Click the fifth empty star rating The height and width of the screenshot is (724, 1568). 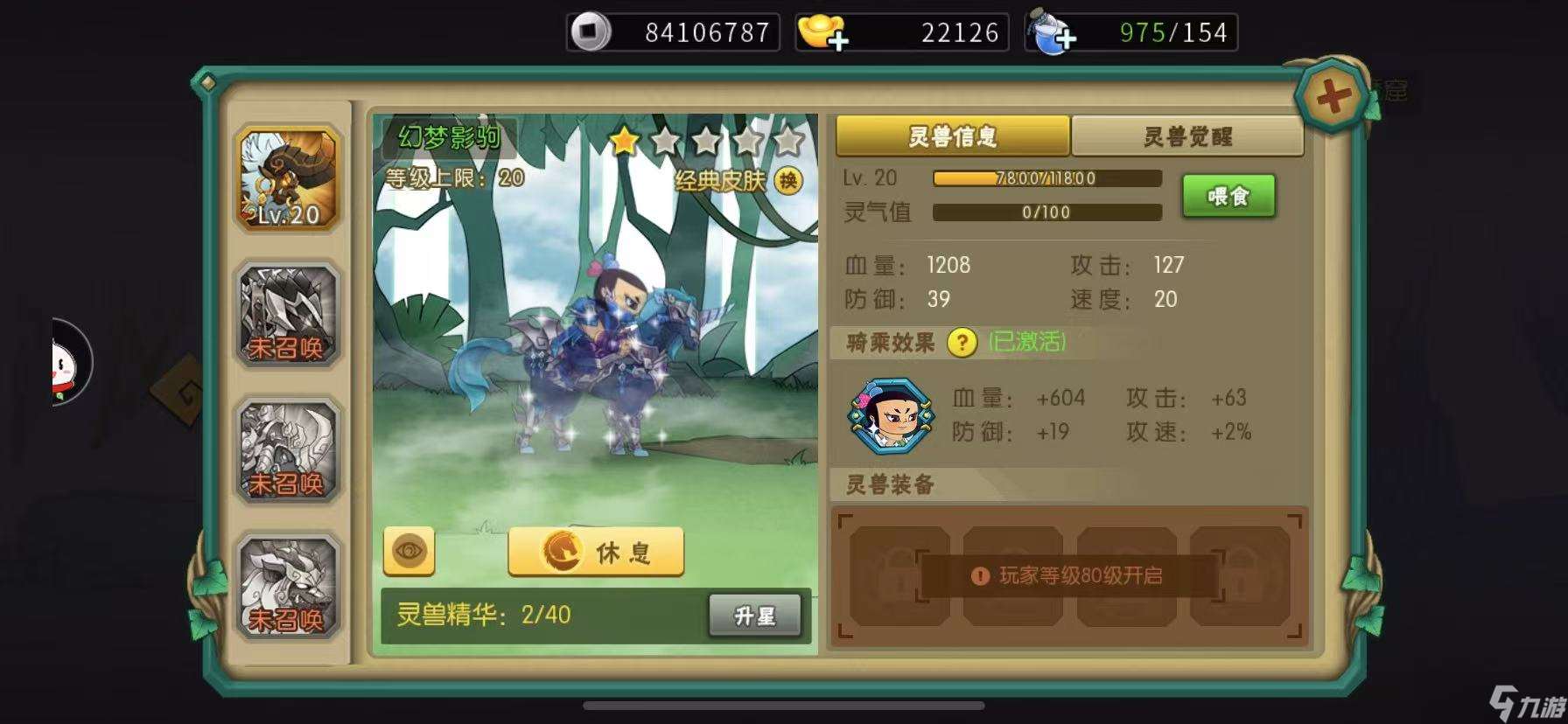click(x=790, y=140)
